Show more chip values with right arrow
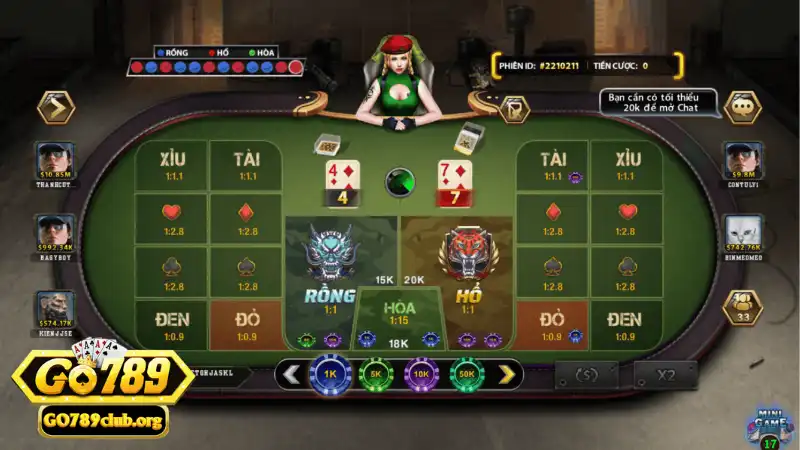The image size is (800, 450). (x=507, y=375)
